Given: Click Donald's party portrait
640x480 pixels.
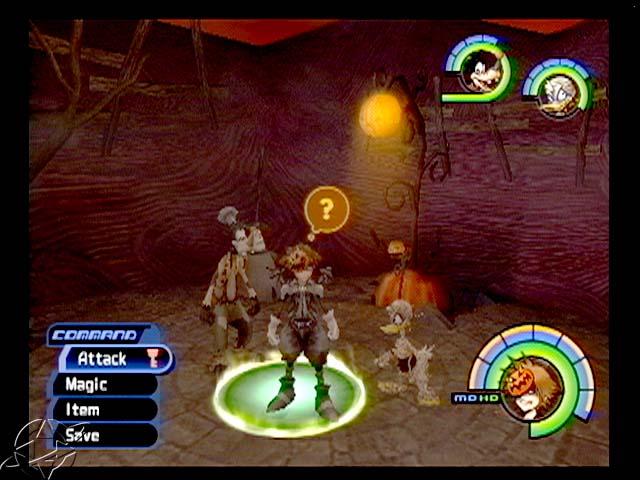Looking at the screenshot, I should pos(561,94).
